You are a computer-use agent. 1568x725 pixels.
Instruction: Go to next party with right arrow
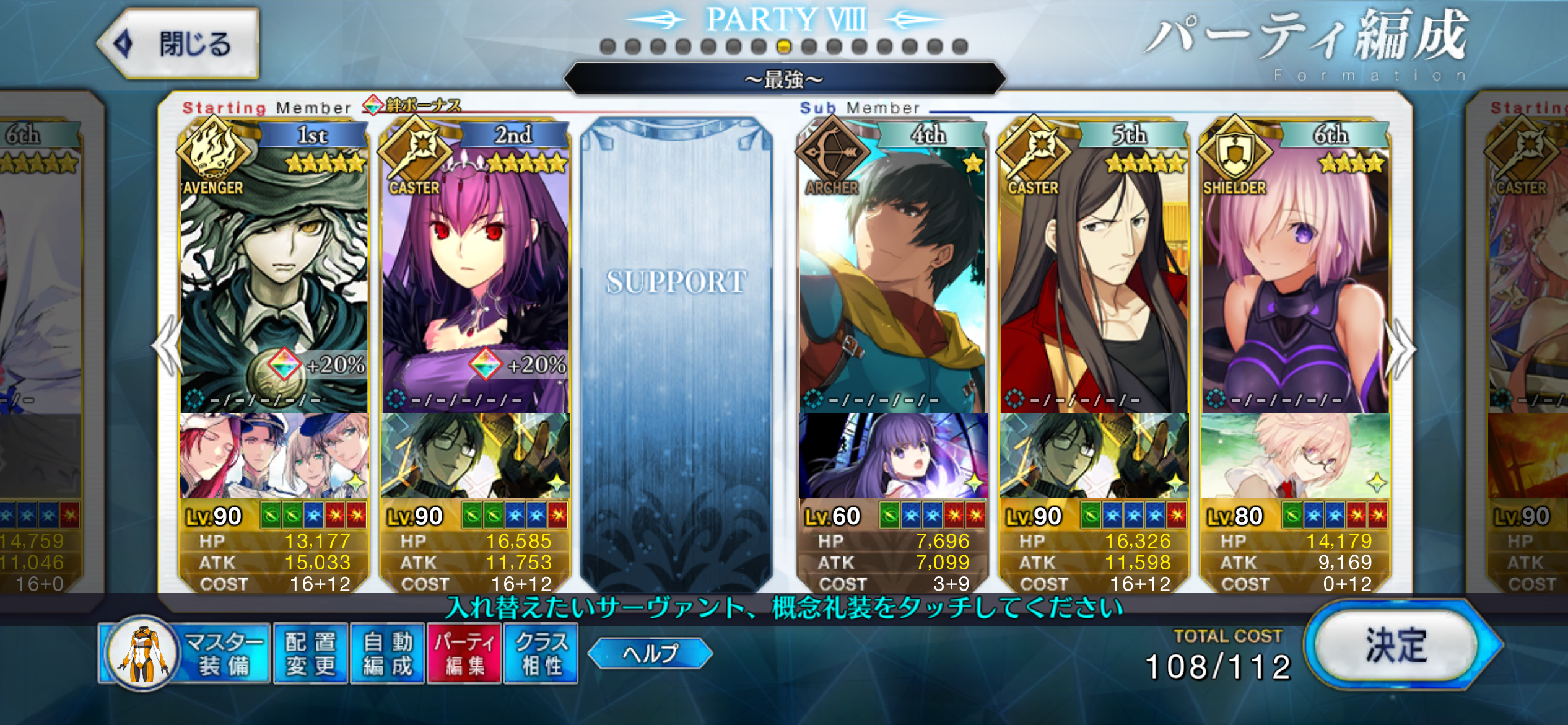[x=1401, y=348]
